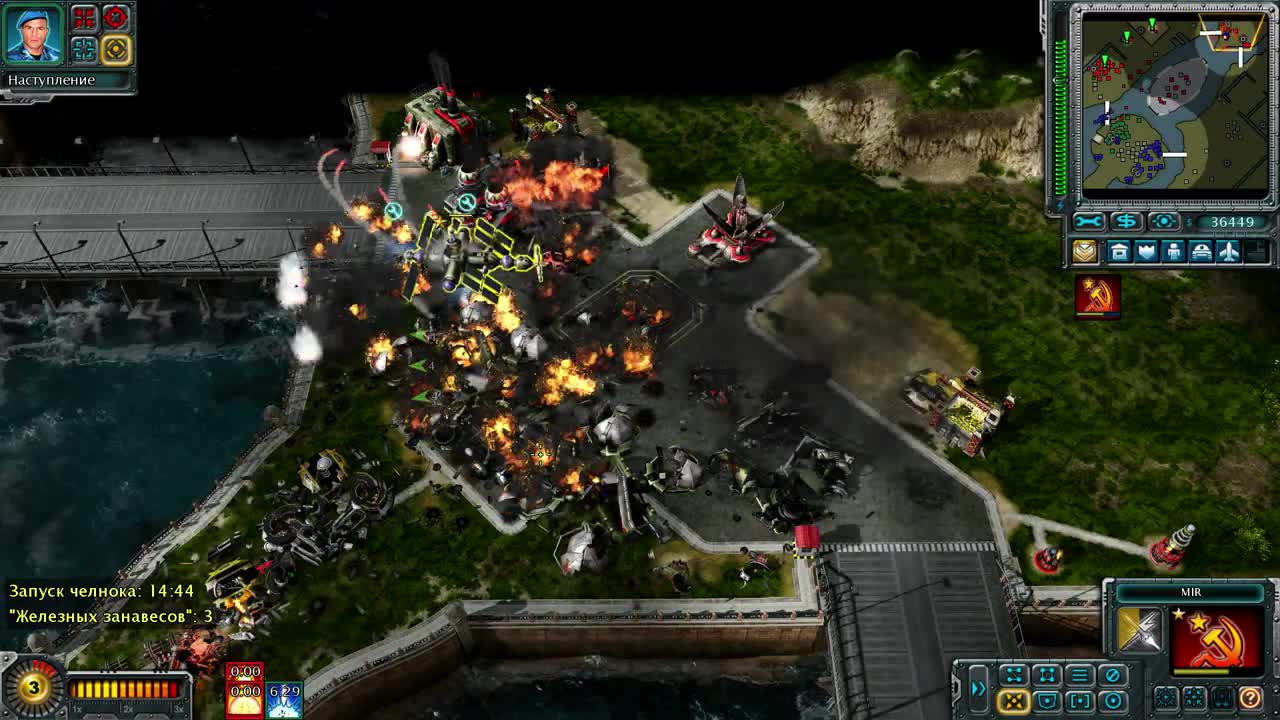Select the vehicle production tank icon
Screen dimensions: 1280x720
(x=1202, y=250)
